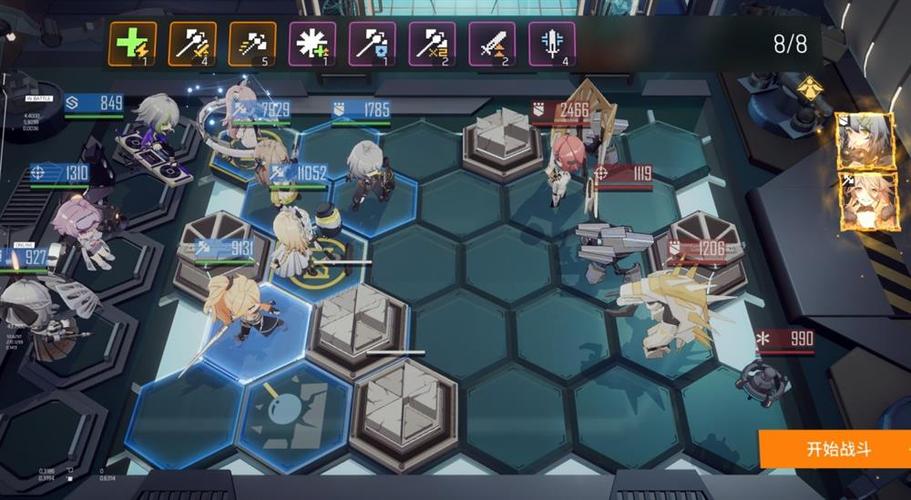The width and height of the screenshot is (911, 500).
Task: Choose the pink-haired unit with 1310 power
Action: (82, 227)
